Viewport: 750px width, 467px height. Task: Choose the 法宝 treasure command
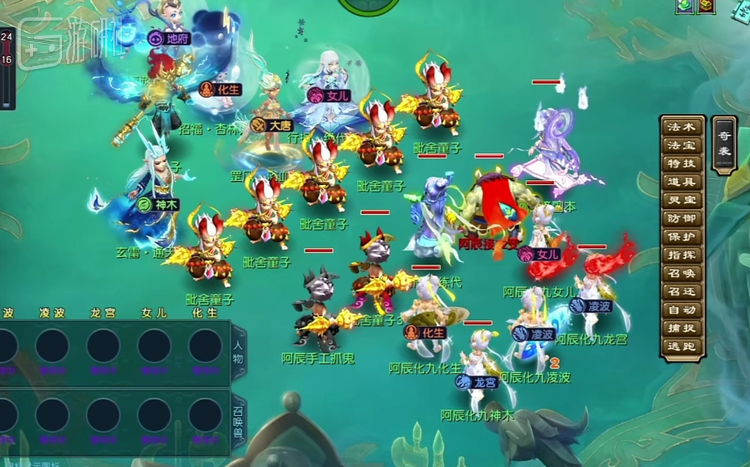pos(681,146)
